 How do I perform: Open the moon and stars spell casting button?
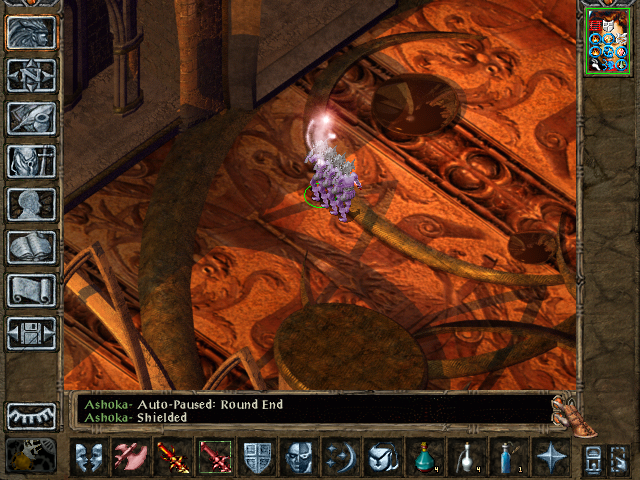point(341,458)
